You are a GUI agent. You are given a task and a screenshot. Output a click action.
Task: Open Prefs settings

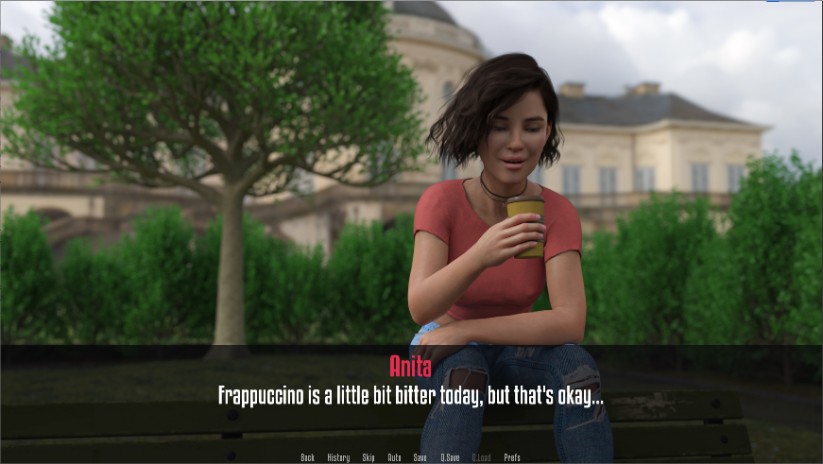coord(512,457)
